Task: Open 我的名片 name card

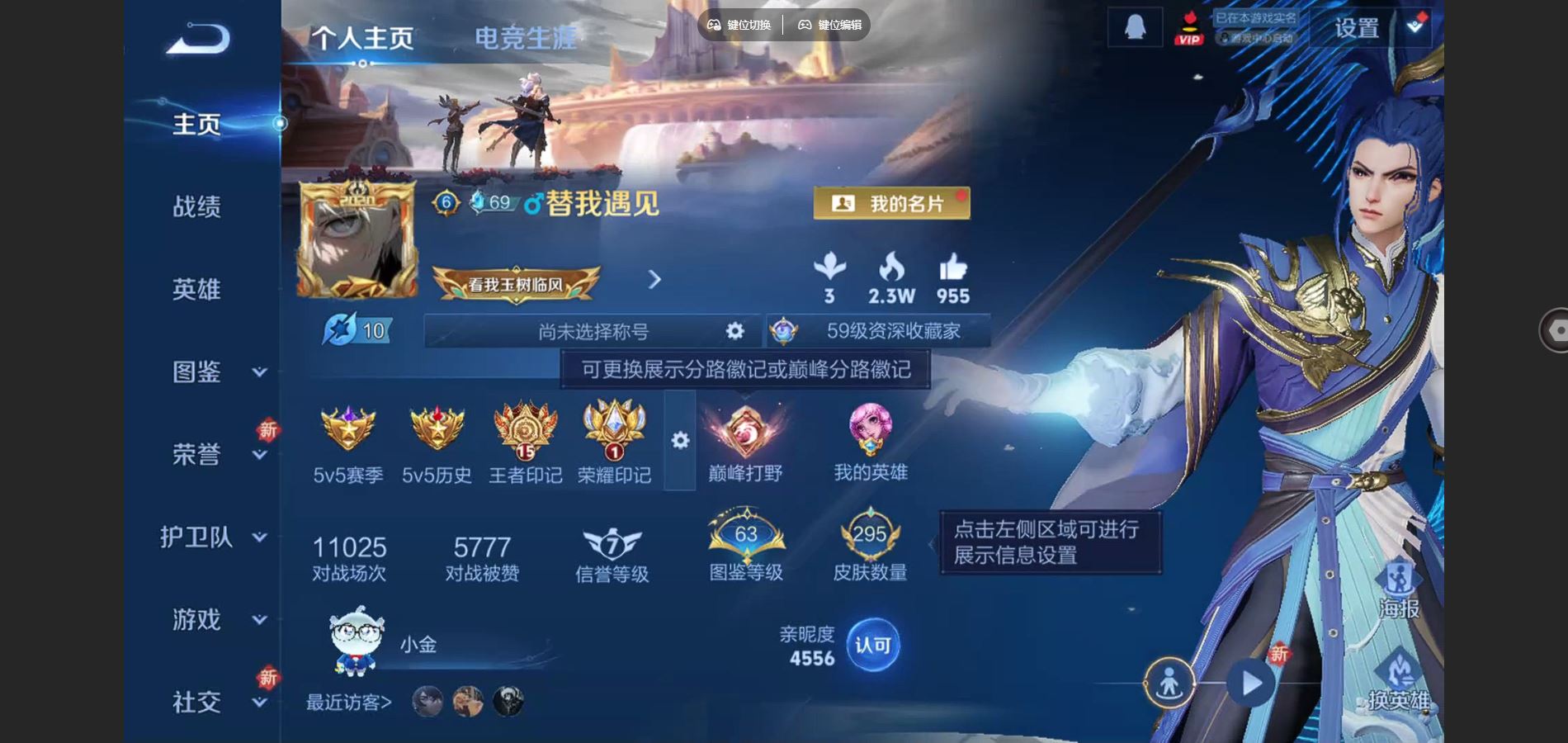Action: 891,203
